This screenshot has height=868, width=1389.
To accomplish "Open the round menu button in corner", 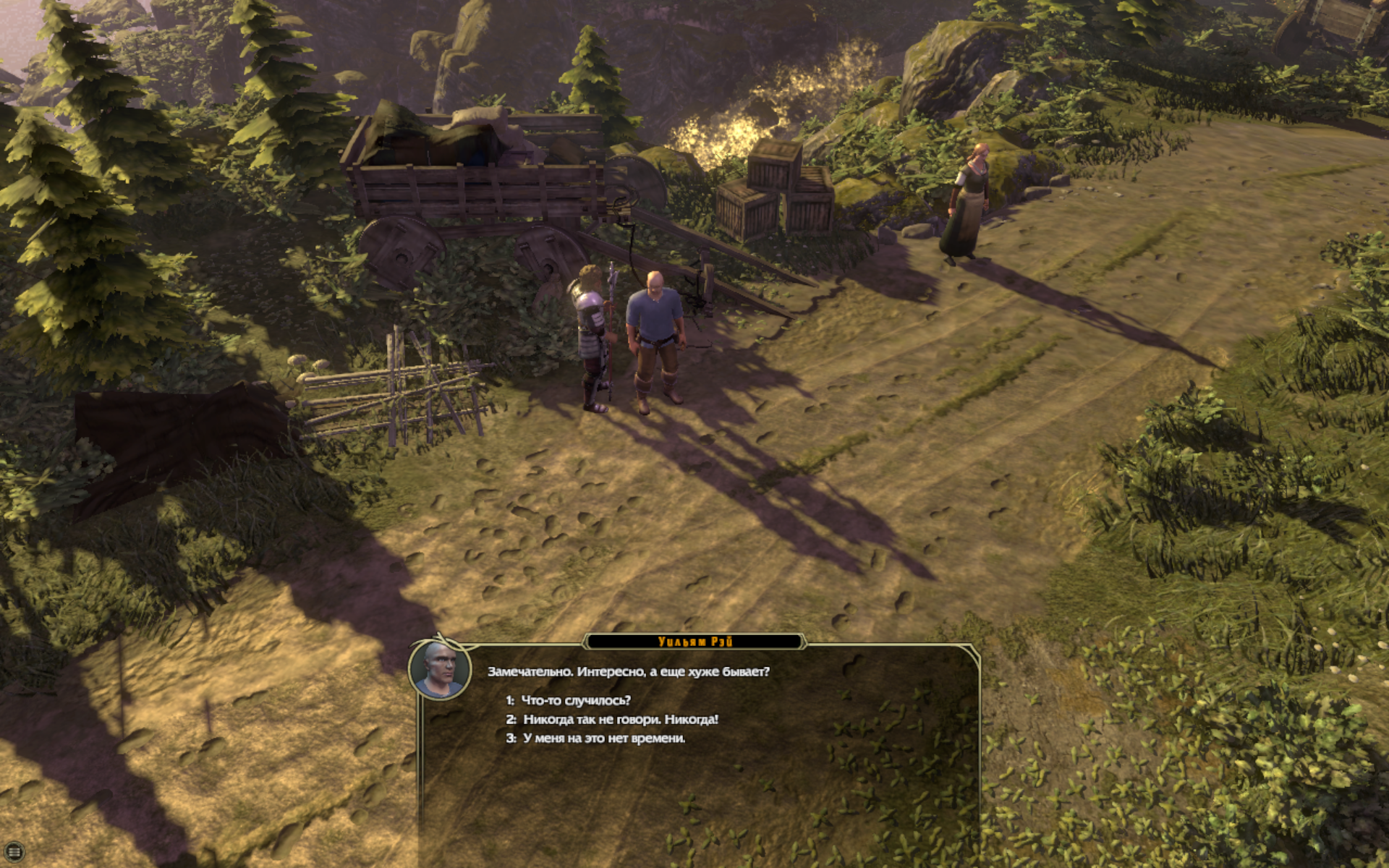I will point(14,852).
